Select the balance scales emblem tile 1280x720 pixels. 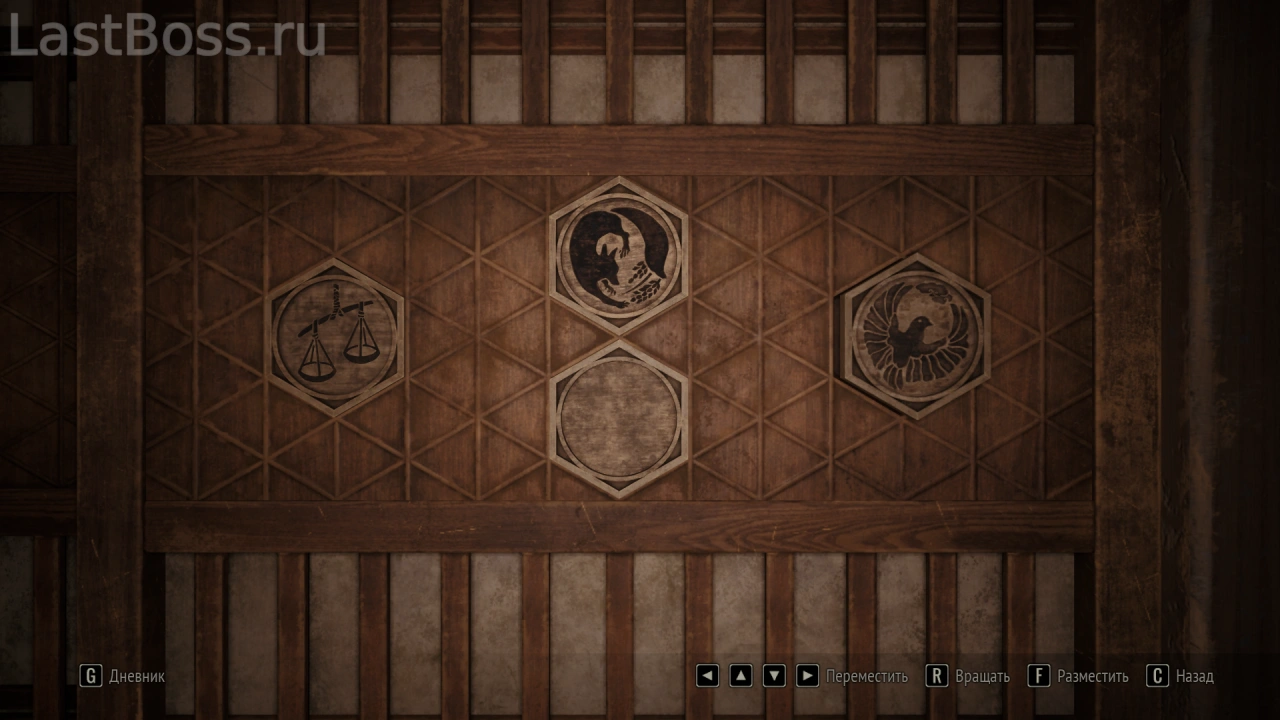click(x=336, y=337)
